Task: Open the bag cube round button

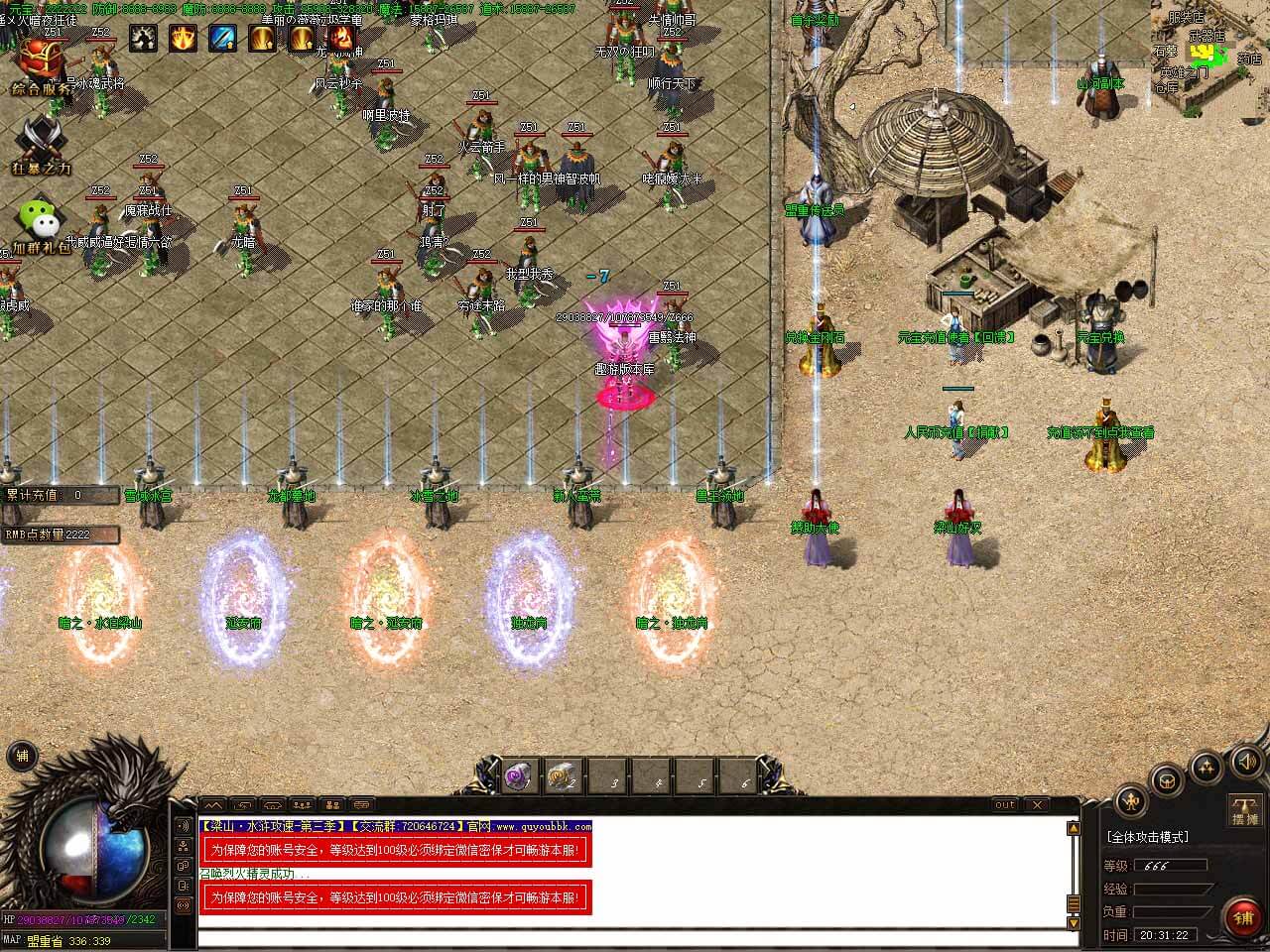Action: 1168,777
